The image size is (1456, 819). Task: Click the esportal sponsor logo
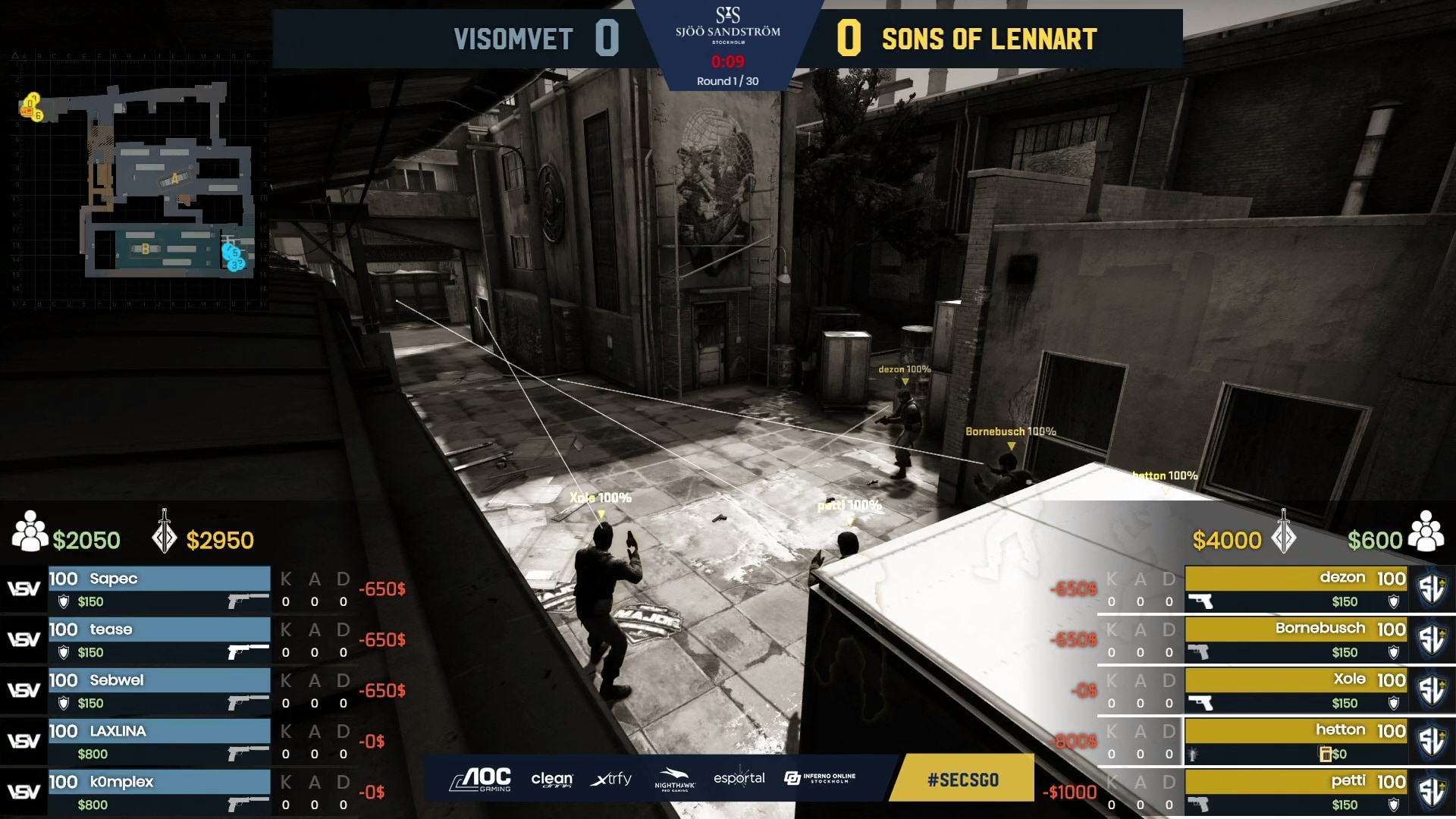tap(739, 779)
